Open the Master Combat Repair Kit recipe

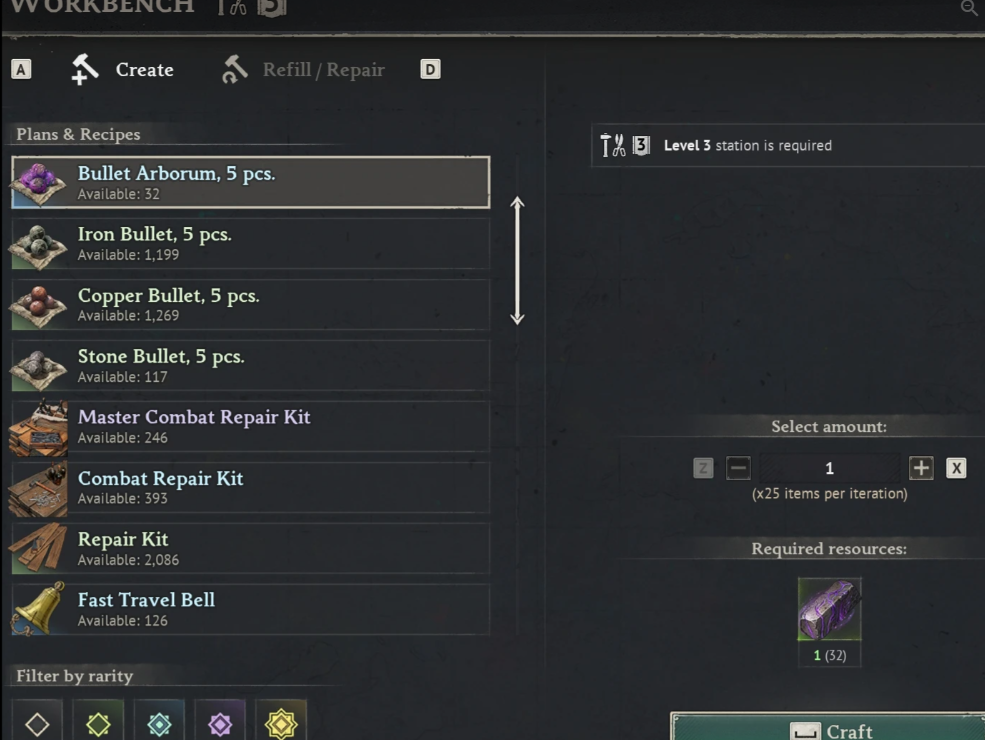[250, 426]
